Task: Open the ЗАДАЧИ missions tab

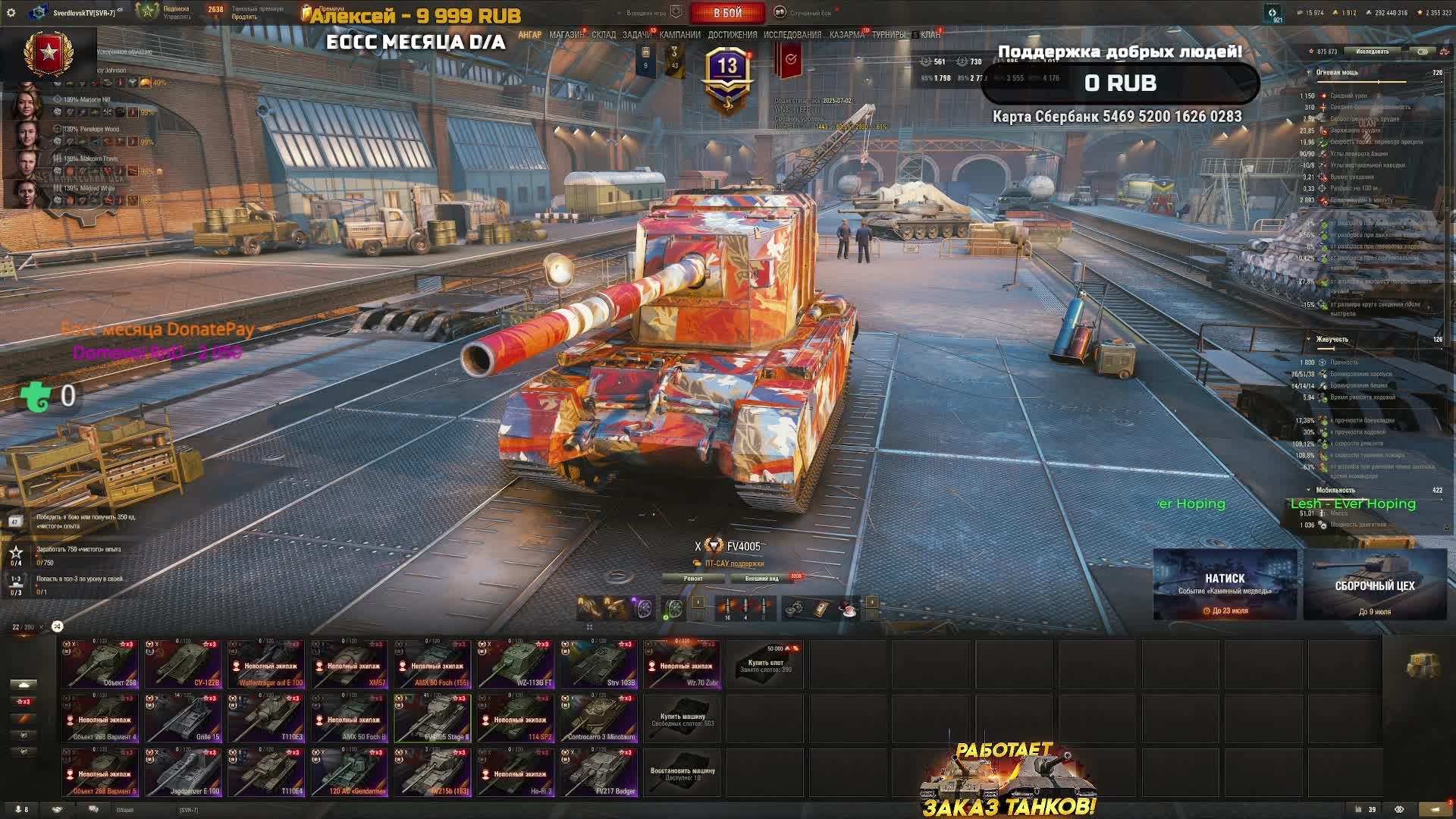Action: click(637, 35)
